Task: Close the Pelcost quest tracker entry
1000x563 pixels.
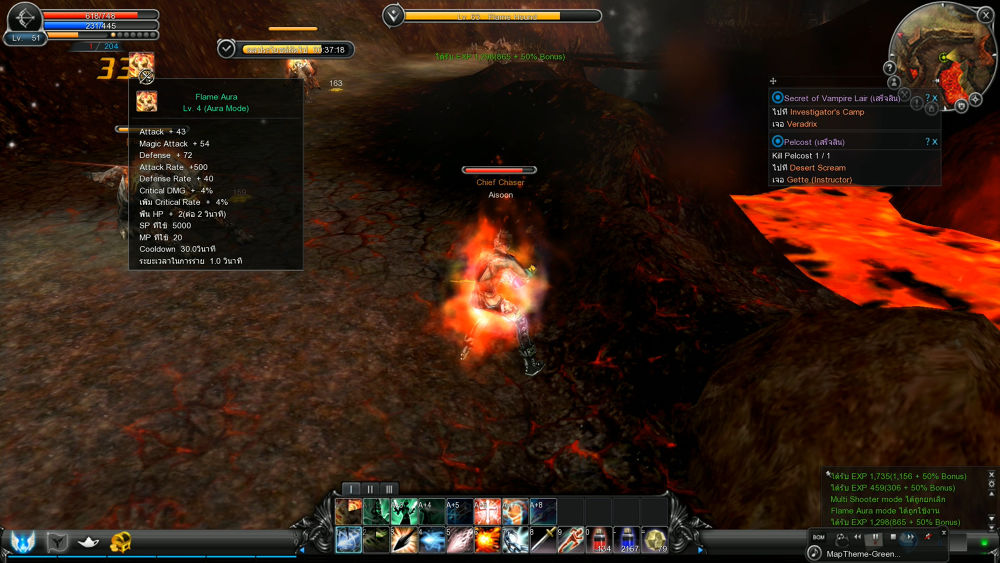Action: (935, 142)
